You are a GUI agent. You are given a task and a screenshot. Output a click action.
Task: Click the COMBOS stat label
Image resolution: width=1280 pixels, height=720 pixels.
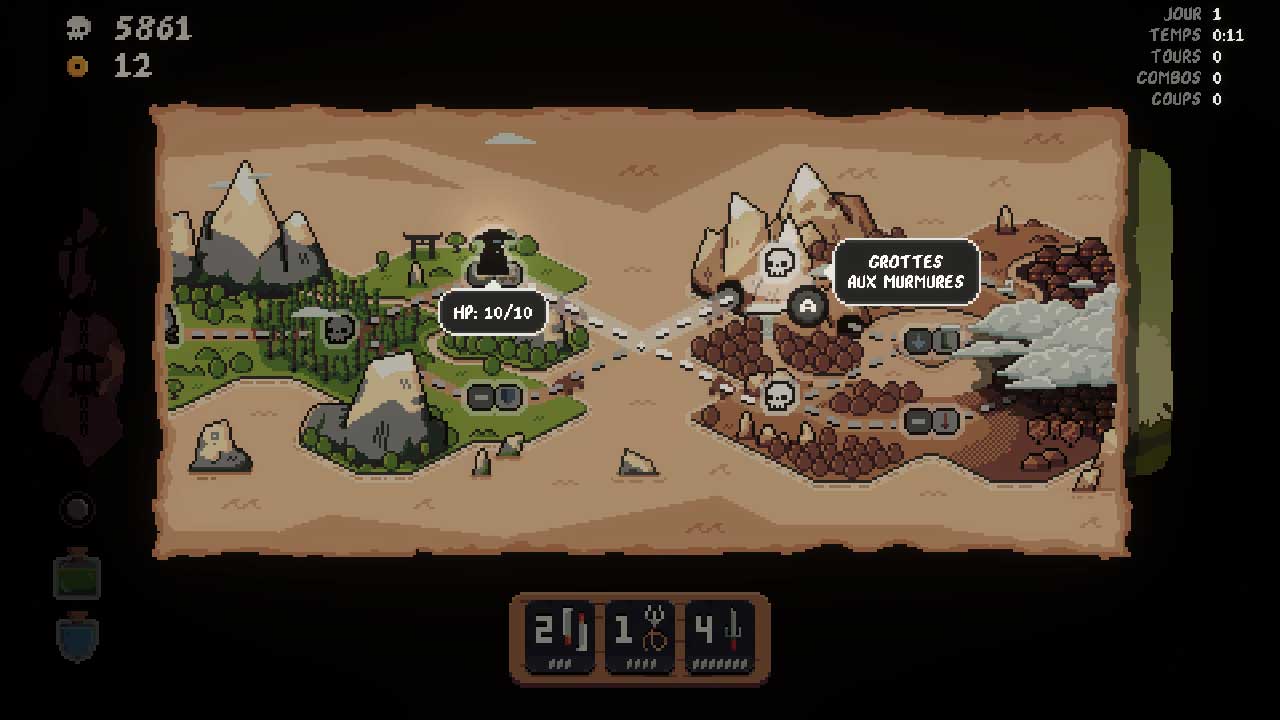(1168, 77)
